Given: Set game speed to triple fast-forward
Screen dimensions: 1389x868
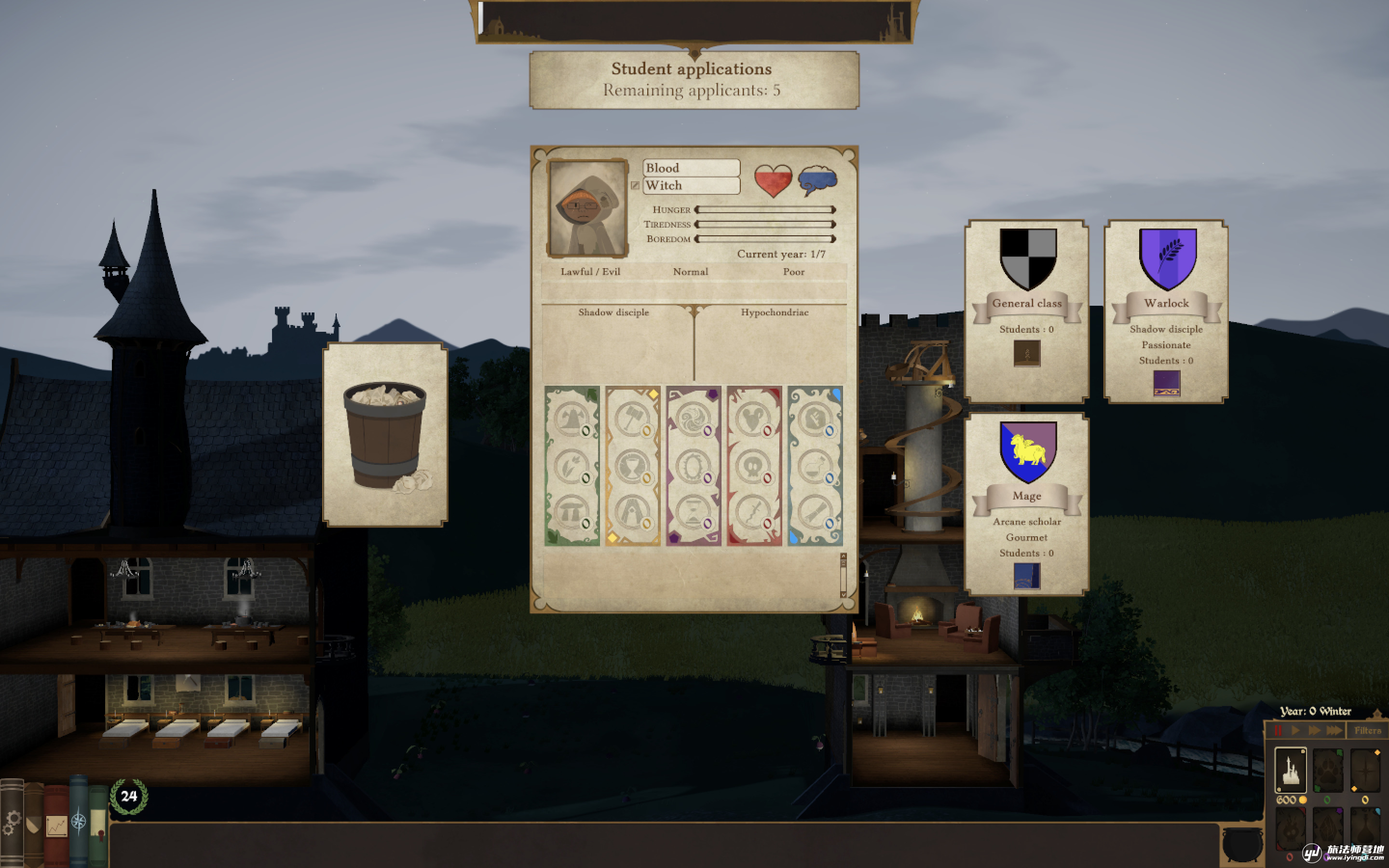Looking at the screenshot, I should [1335, 730].
